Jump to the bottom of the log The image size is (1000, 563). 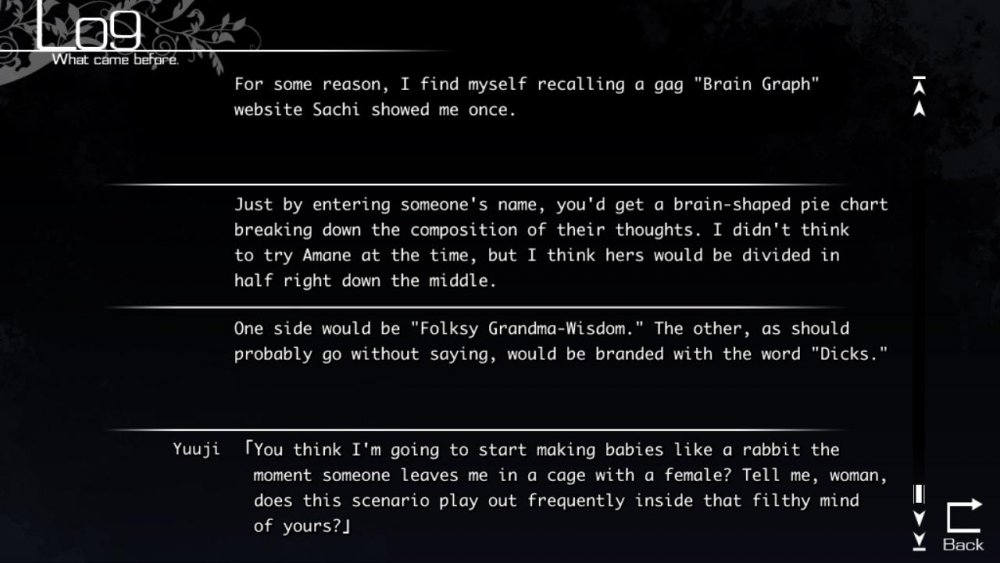click(919, 542)
